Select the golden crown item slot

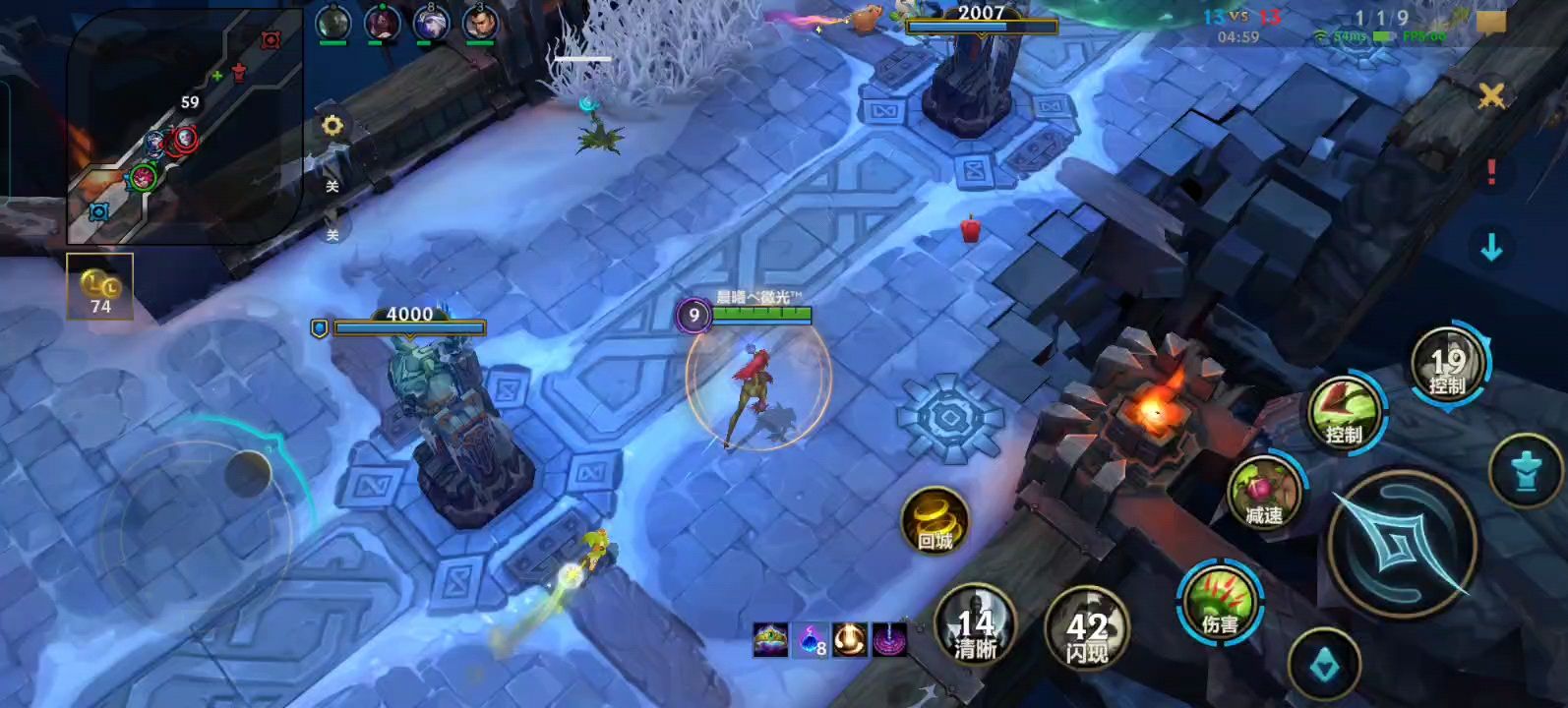tap(771, 639)
